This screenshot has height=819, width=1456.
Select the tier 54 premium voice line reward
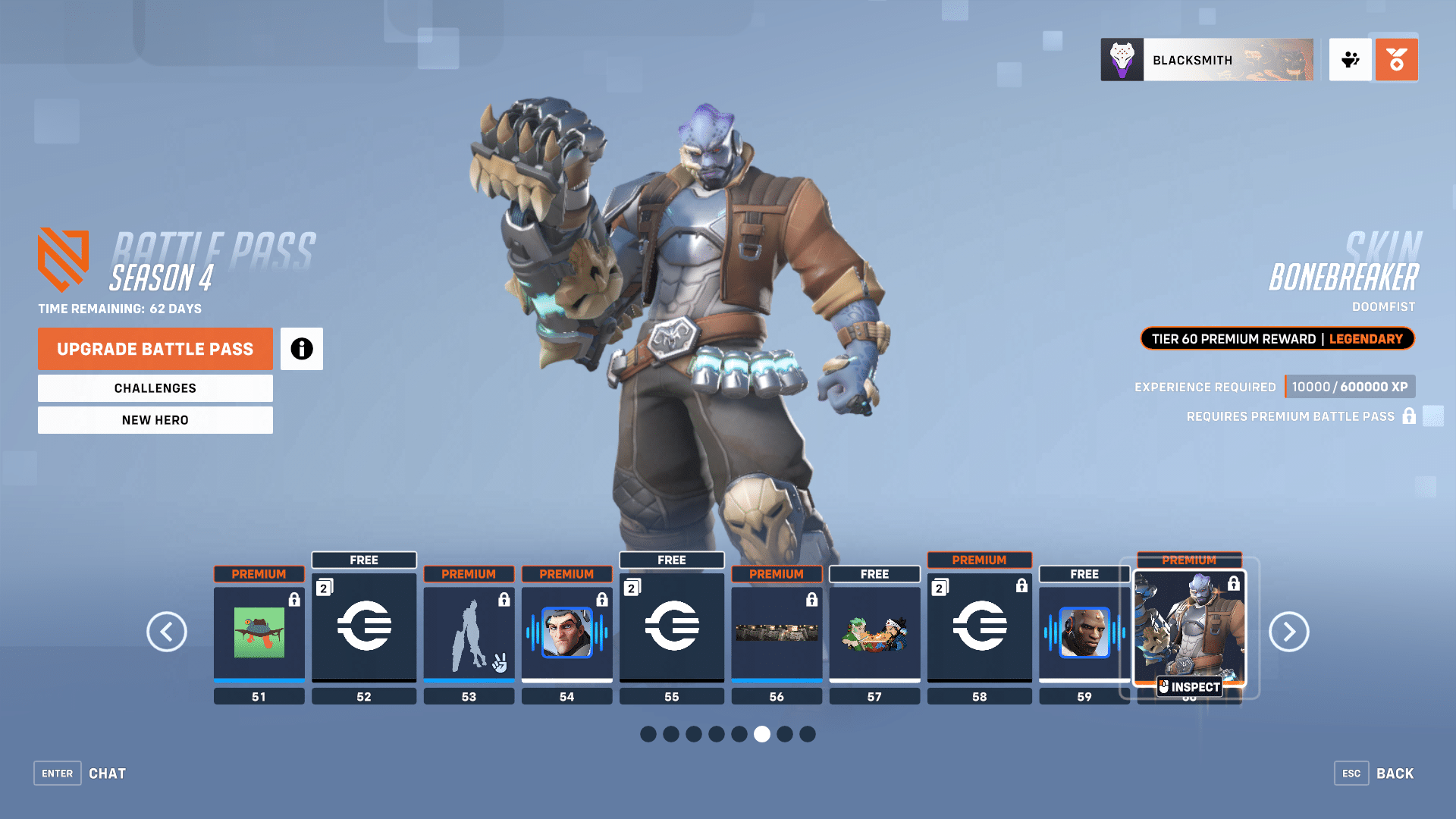point(566,632)
